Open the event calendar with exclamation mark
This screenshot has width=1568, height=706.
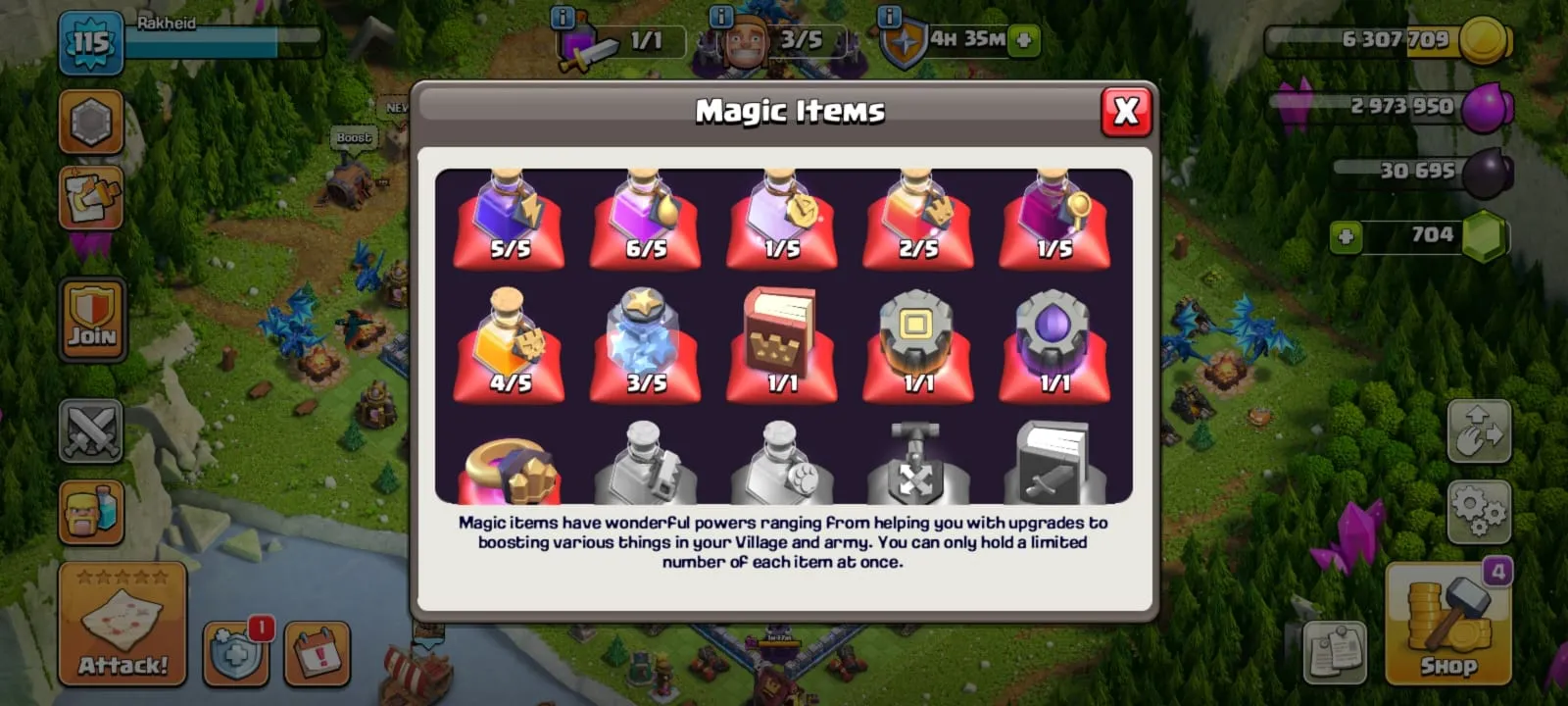(314, 652)
